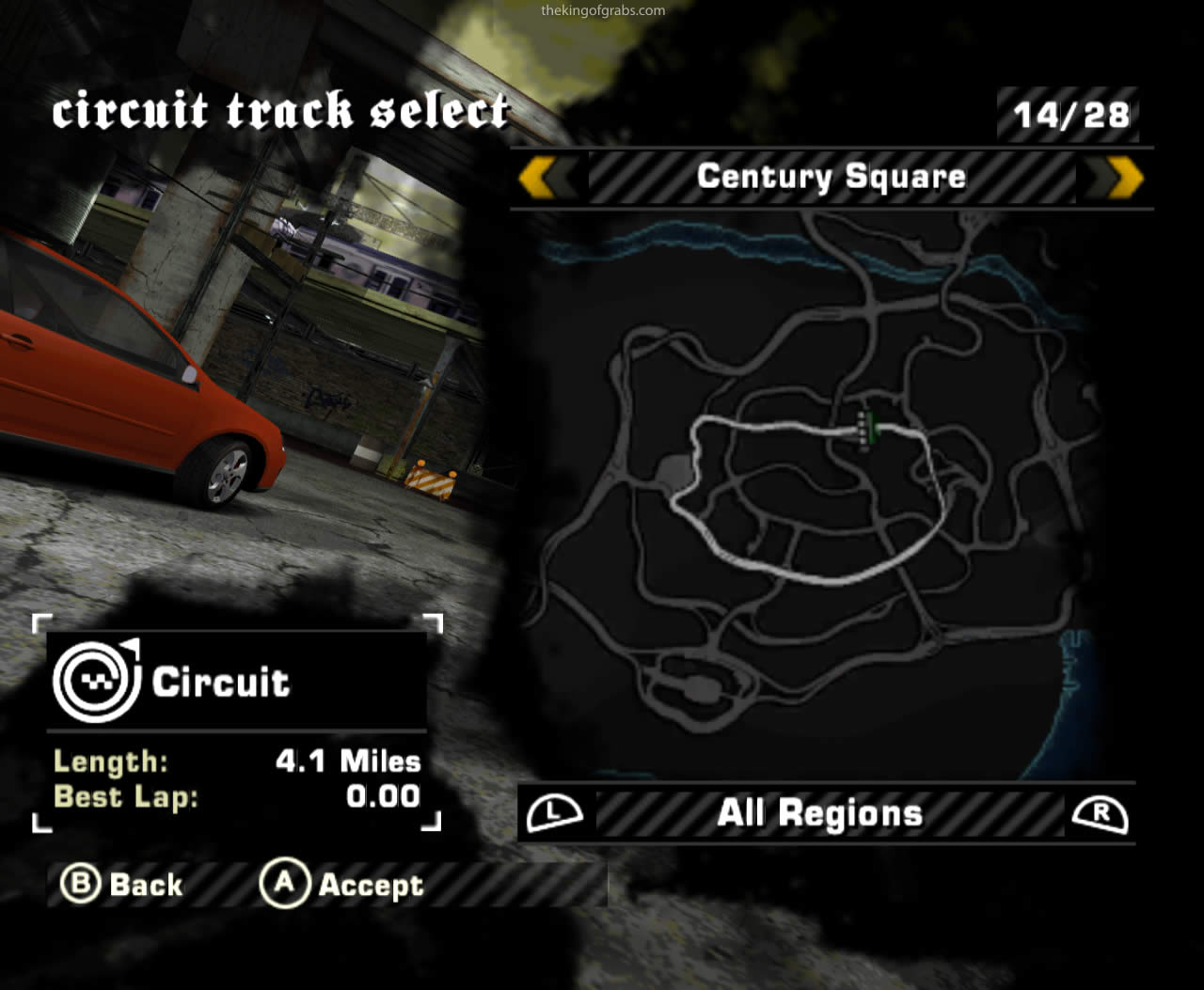The height and width of the screenshot is (990, 1204).
Task: Accept the selected circuit track
Action: pos(343,884)
